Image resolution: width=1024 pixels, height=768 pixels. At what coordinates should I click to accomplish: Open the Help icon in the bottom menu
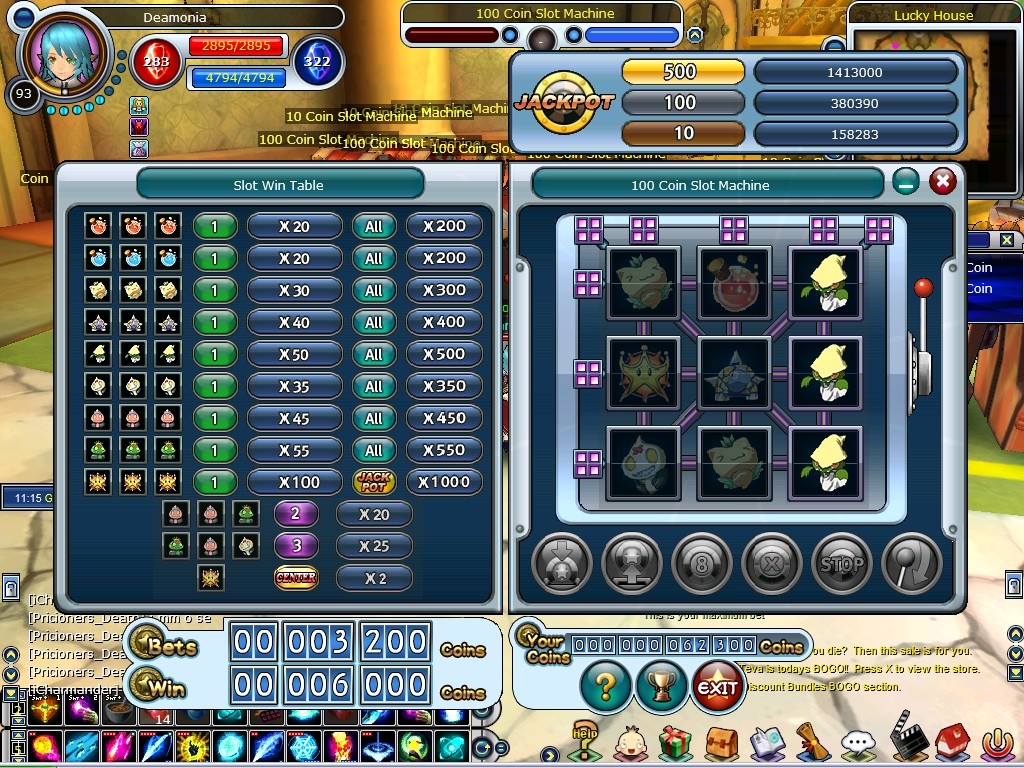tap(585, 740)
